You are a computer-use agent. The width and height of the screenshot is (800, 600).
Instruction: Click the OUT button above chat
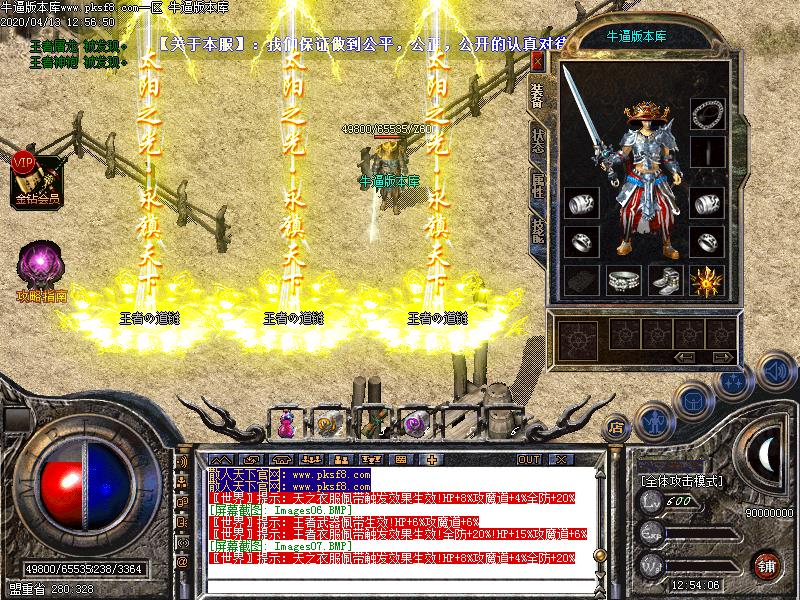point(528,460)
